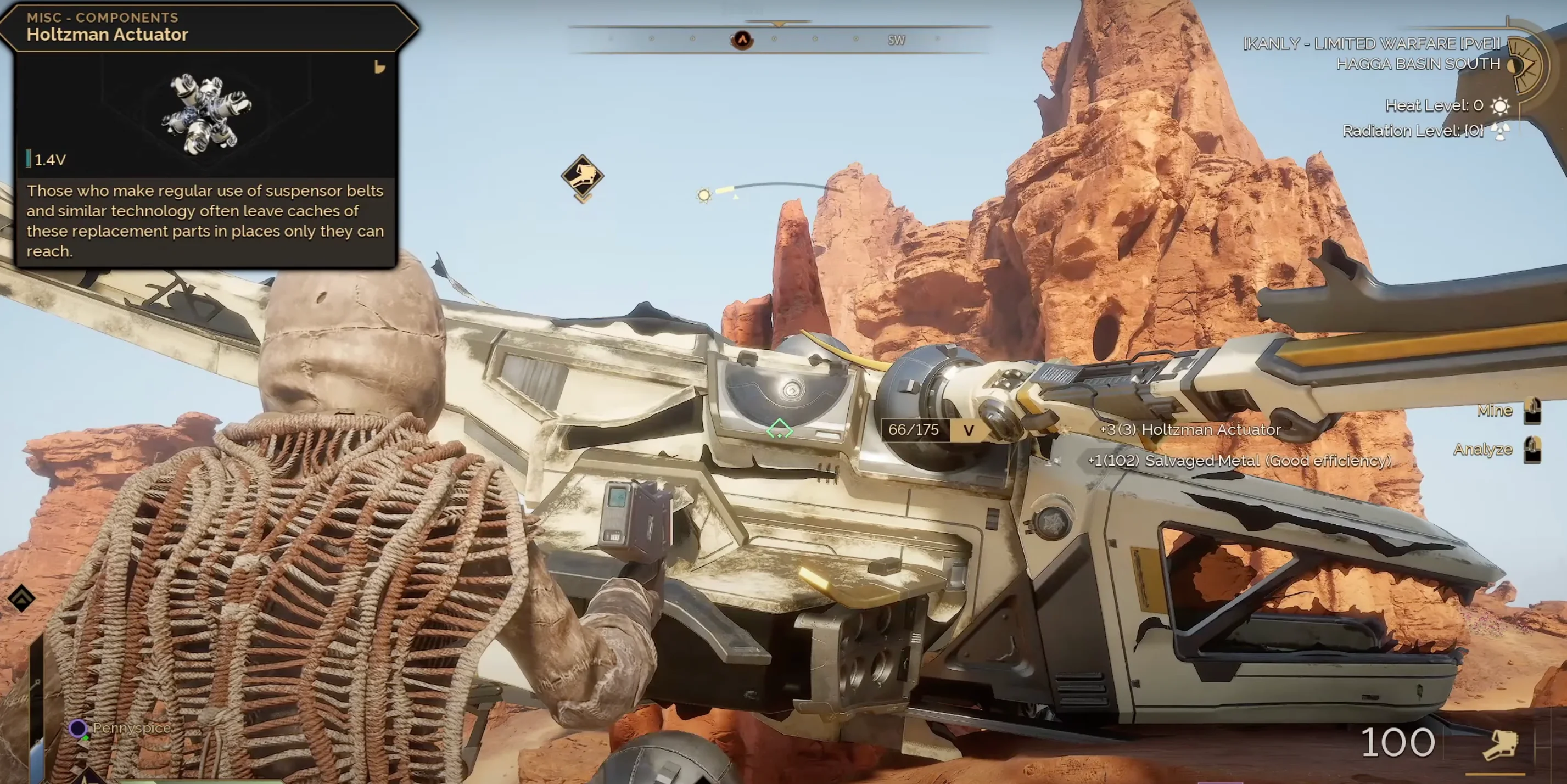Click the Mine mouse-button icon

click(1534, 411)
